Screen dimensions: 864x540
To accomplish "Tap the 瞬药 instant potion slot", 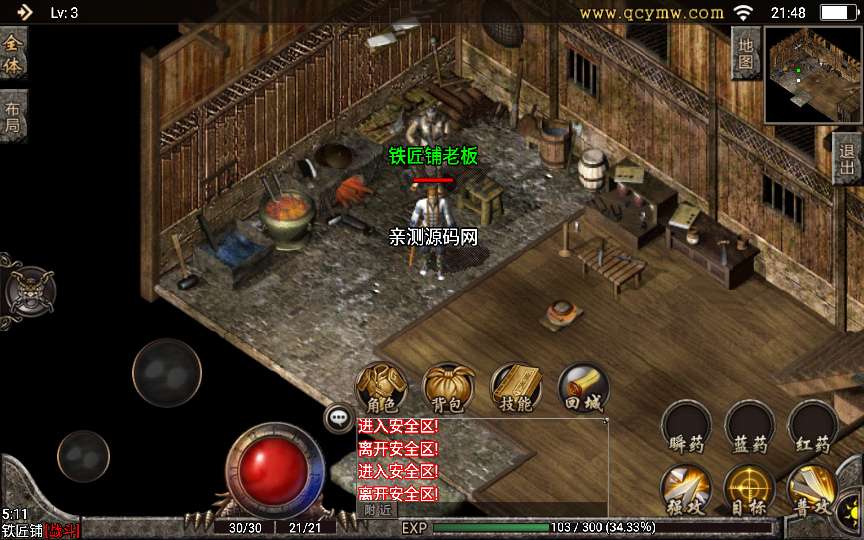I will pos(686,427).
